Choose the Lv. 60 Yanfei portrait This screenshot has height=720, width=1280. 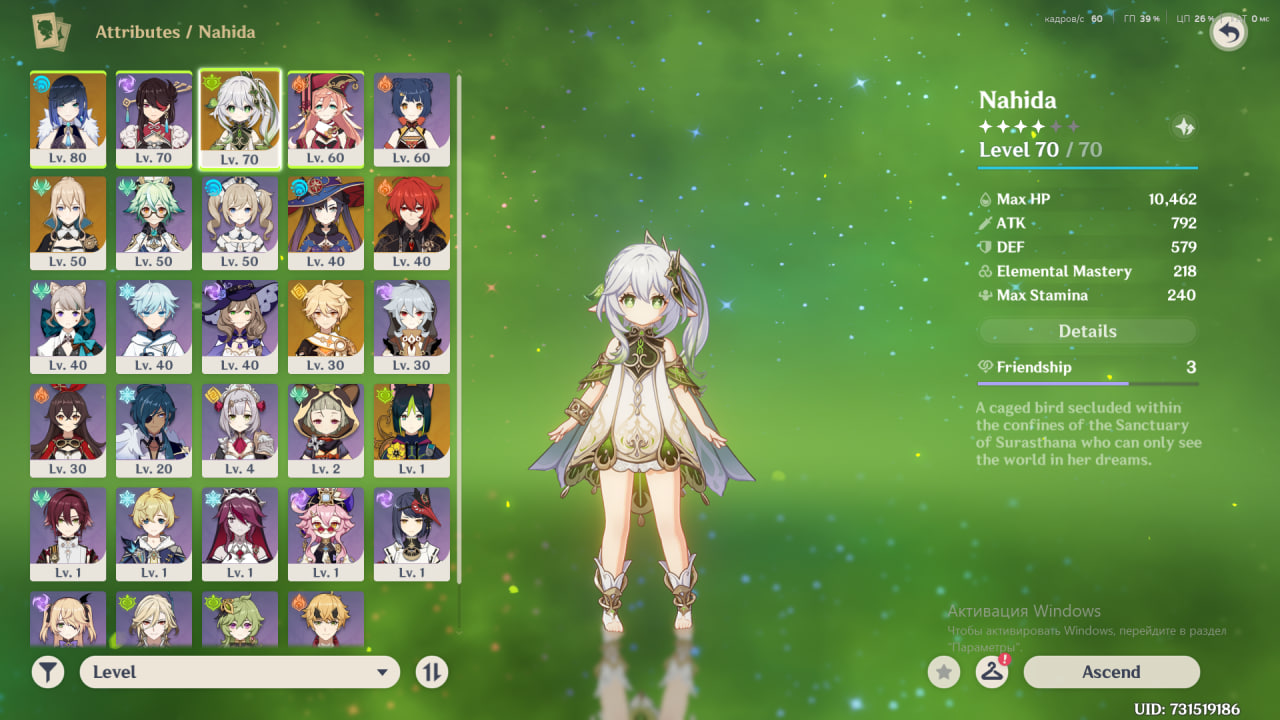tap(326, 118)
